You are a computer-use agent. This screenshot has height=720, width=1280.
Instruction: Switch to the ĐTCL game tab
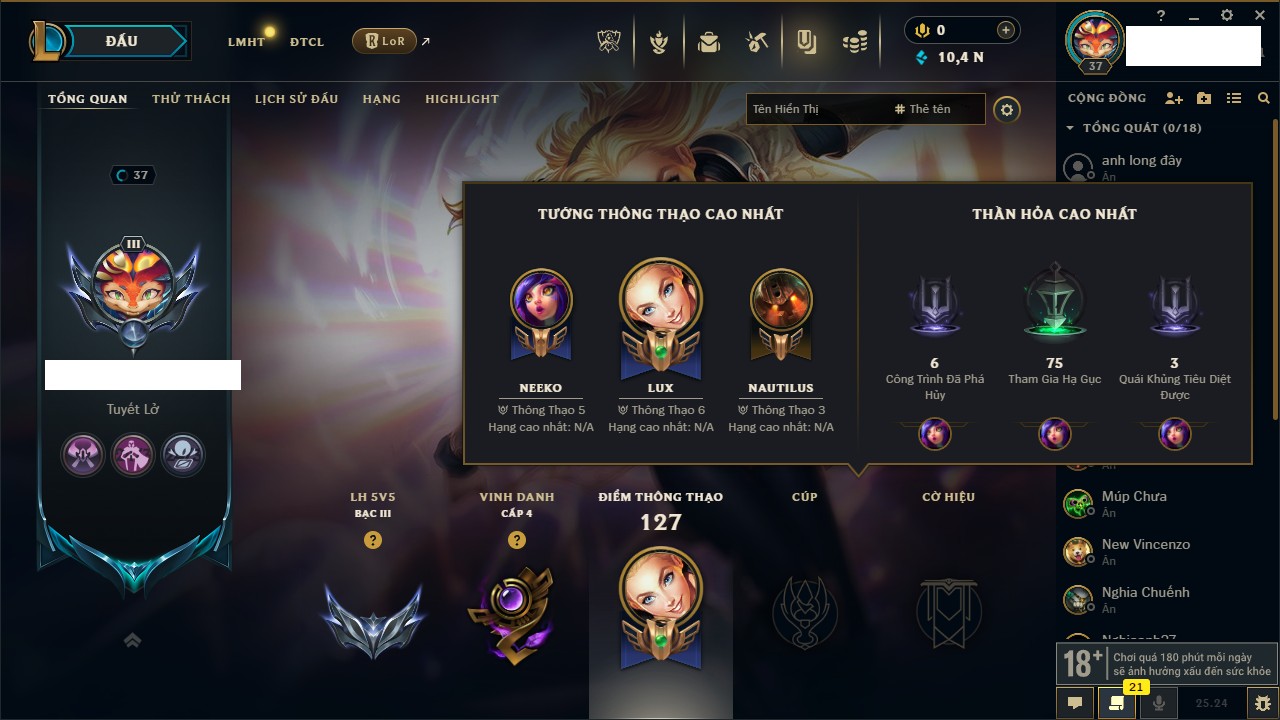pos(307,42)
